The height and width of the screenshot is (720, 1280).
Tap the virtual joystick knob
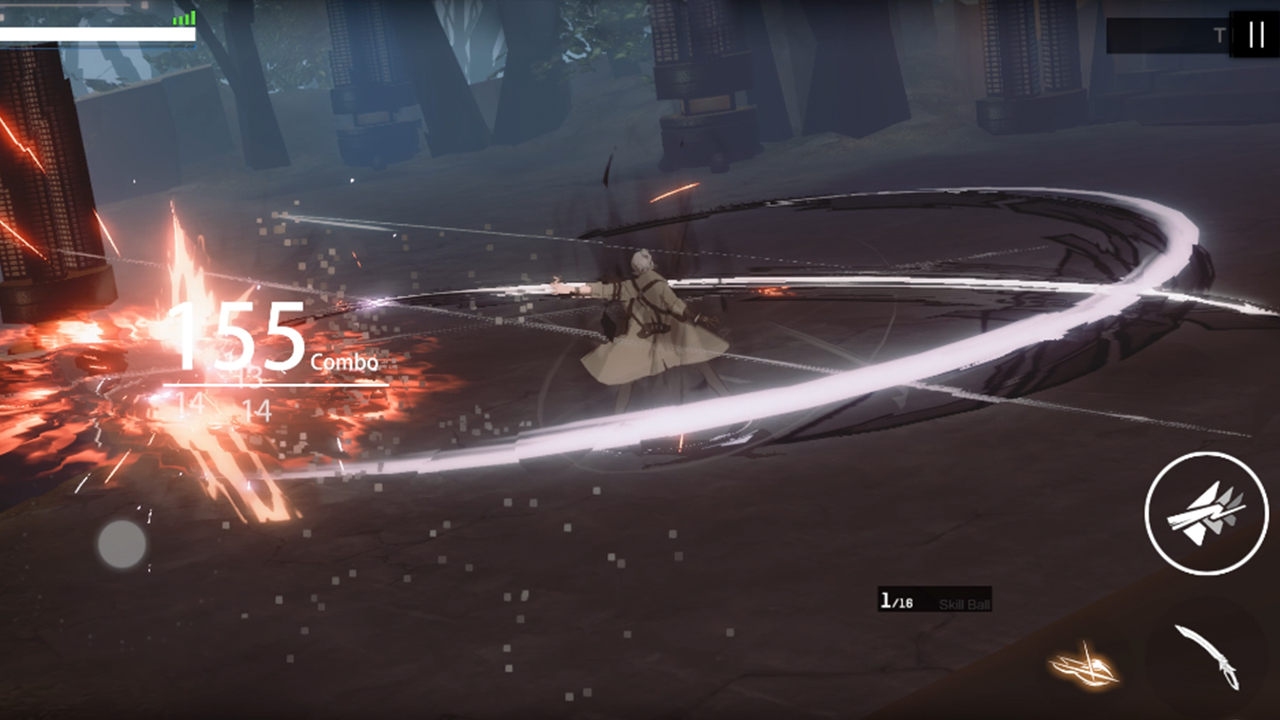click(x=122, y=544)
